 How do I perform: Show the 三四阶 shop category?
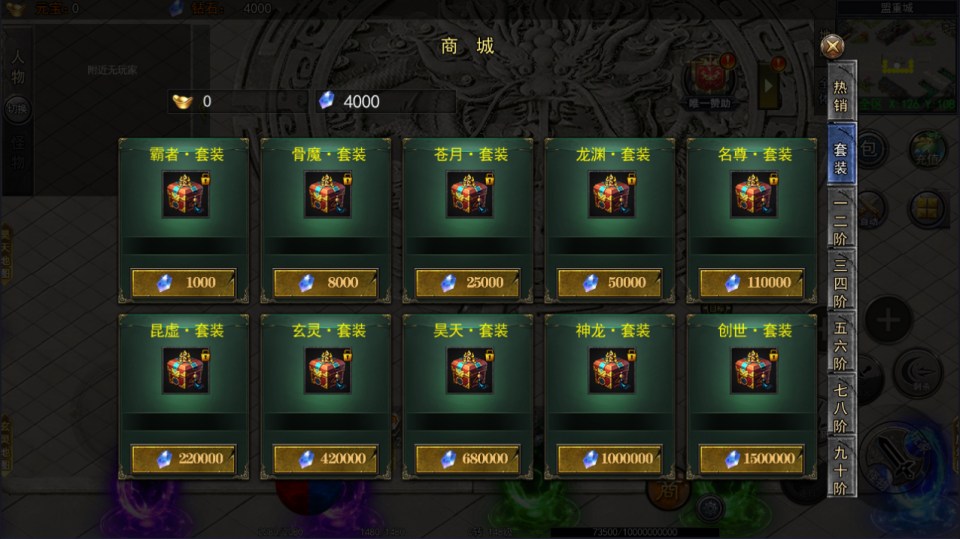click(841, 283)
